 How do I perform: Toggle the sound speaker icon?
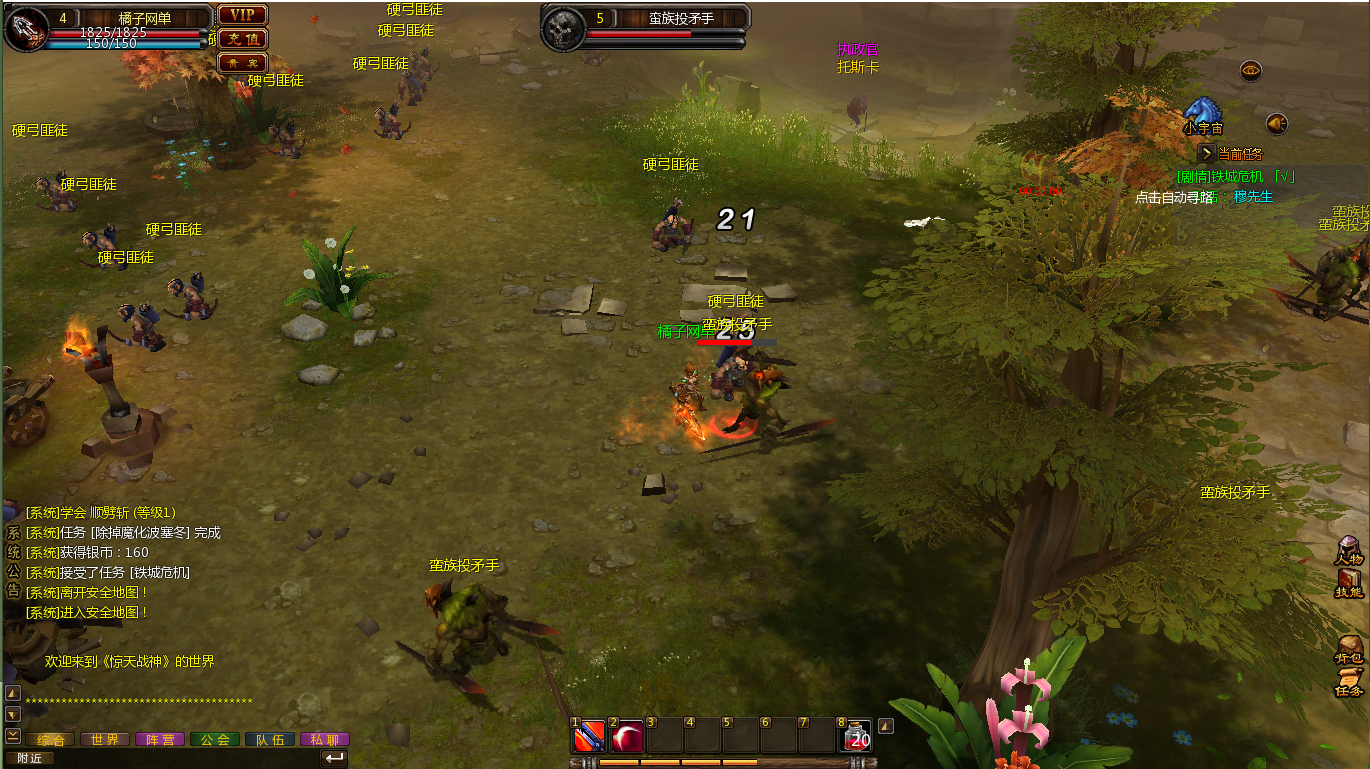click(1276, 124)
